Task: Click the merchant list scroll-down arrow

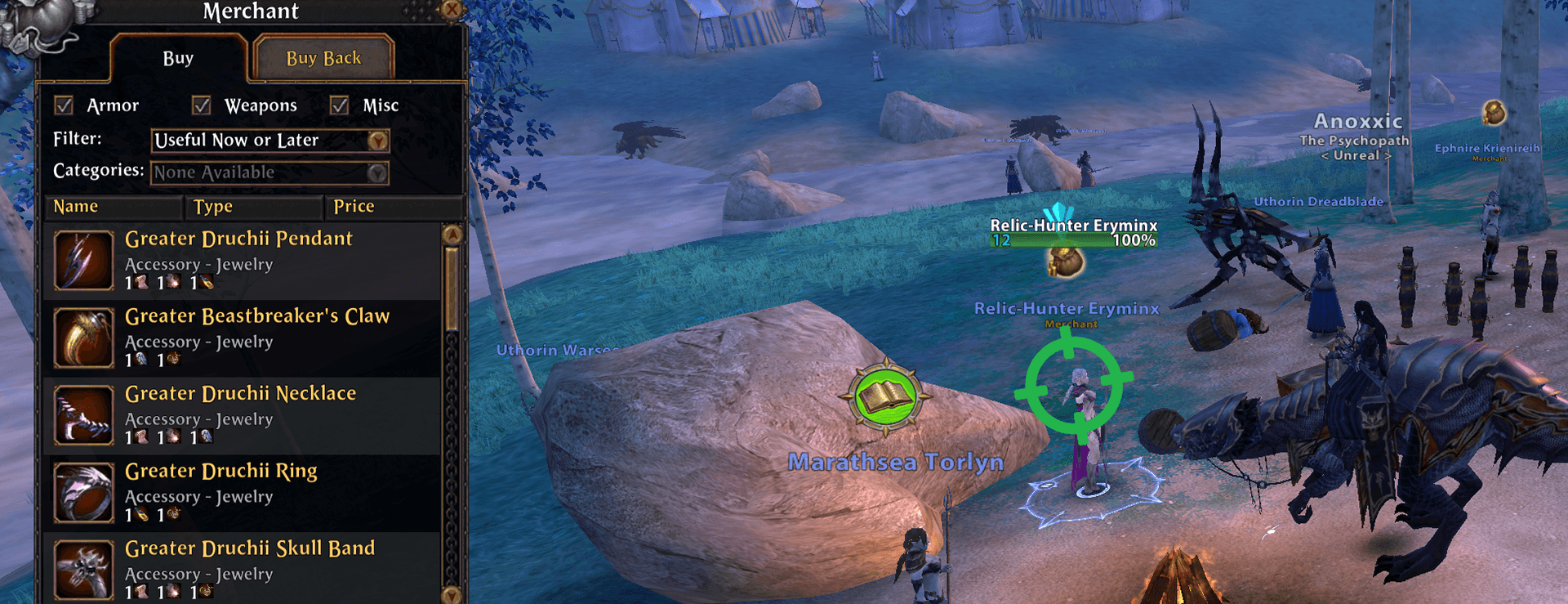Action: 452,594
